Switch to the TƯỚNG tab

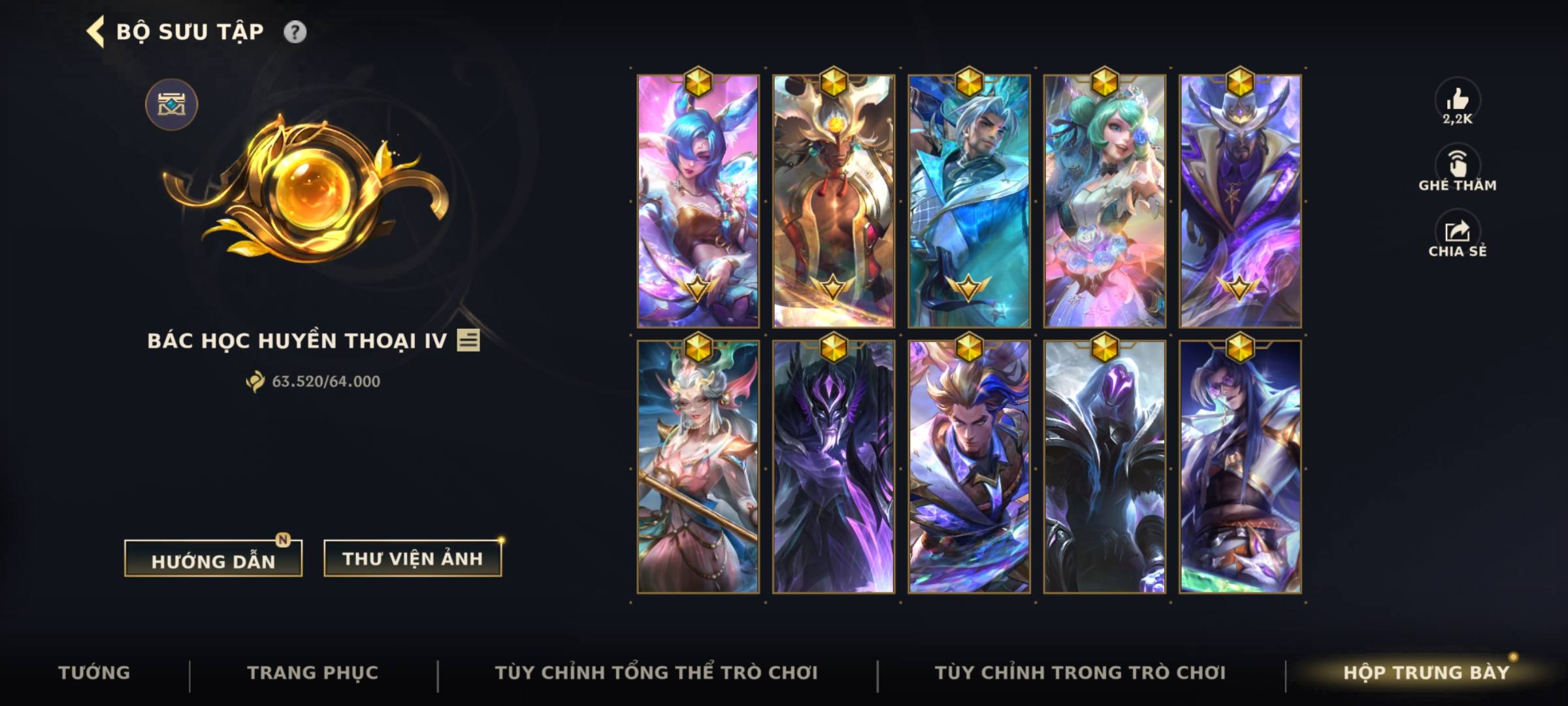tap(95, 671)
